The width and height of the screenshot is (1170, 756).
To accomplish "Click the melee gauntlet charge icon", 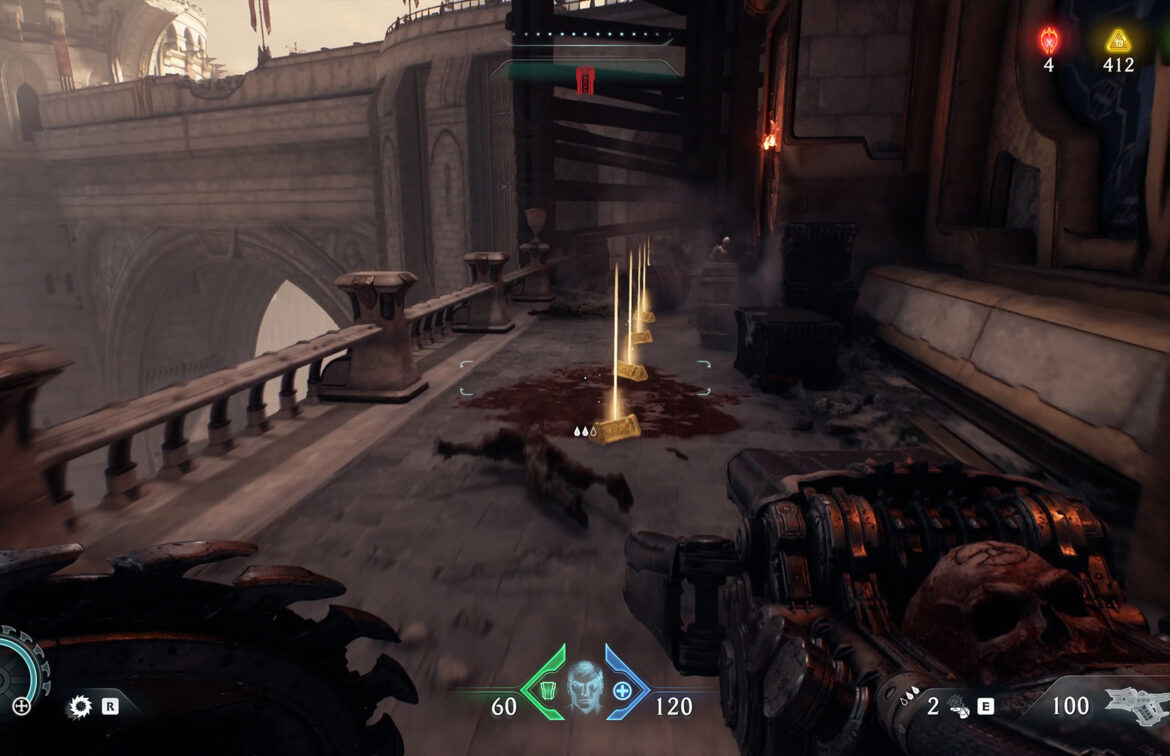I will [x=957, y=706].
